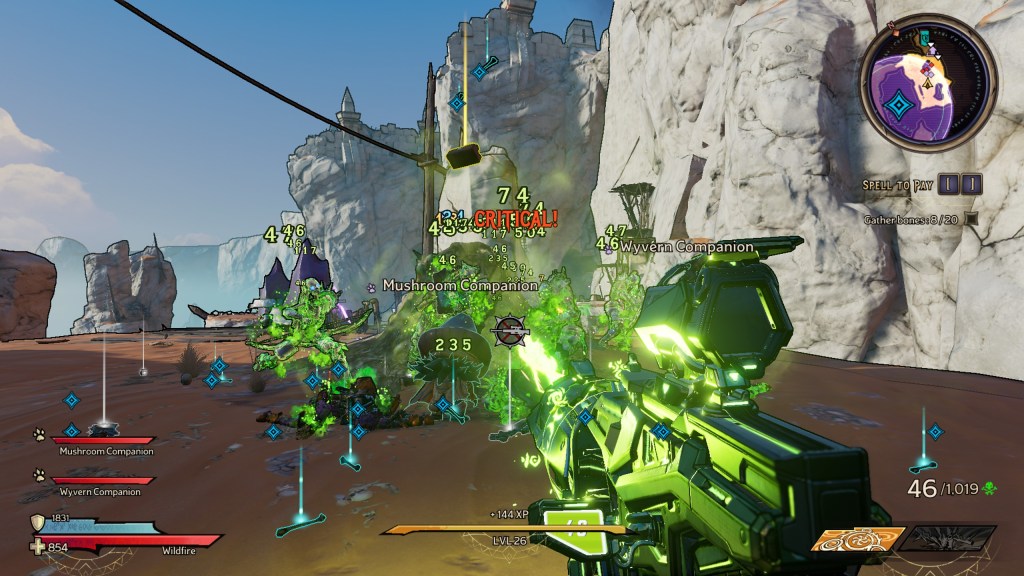
Task: Click the health cross icon
Action: point(38,546)
